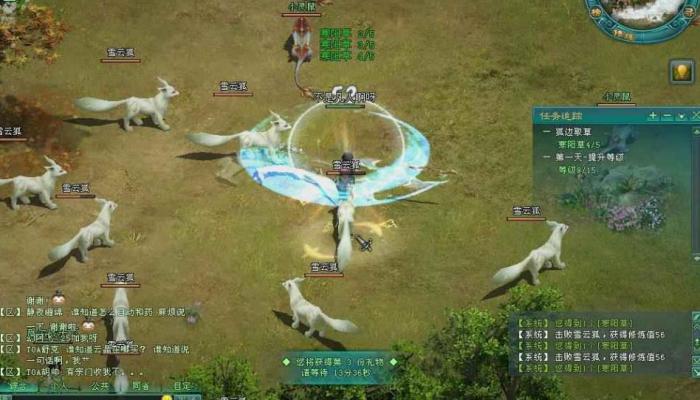Click the minus button on quest tracker
The height and width of the screenshot is (400, 700).
click(x=667, y=116)
